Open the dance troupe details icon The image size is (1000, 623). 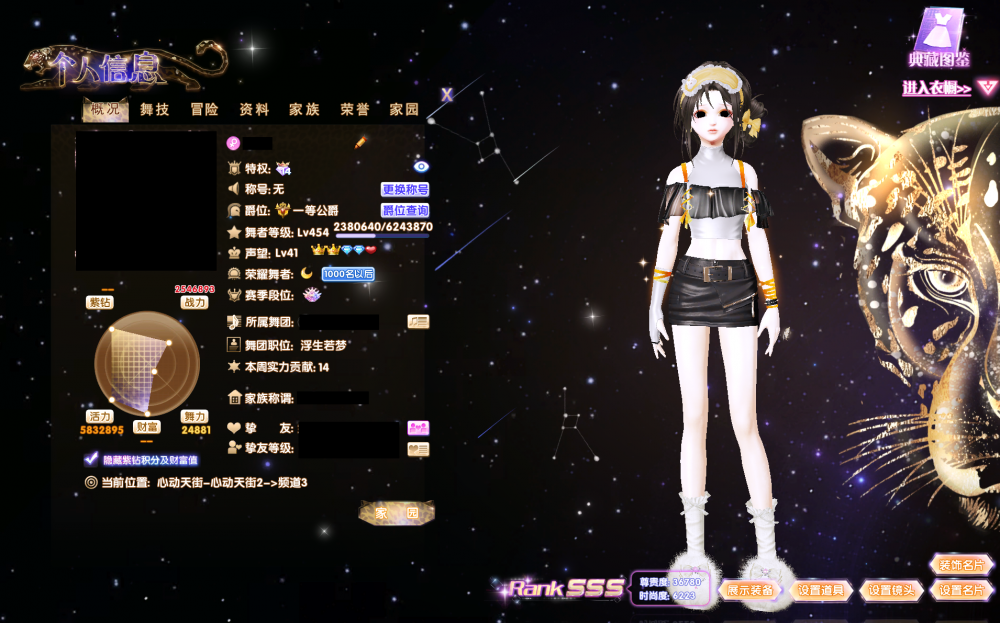pyautogui.click(x=418, y=321)
